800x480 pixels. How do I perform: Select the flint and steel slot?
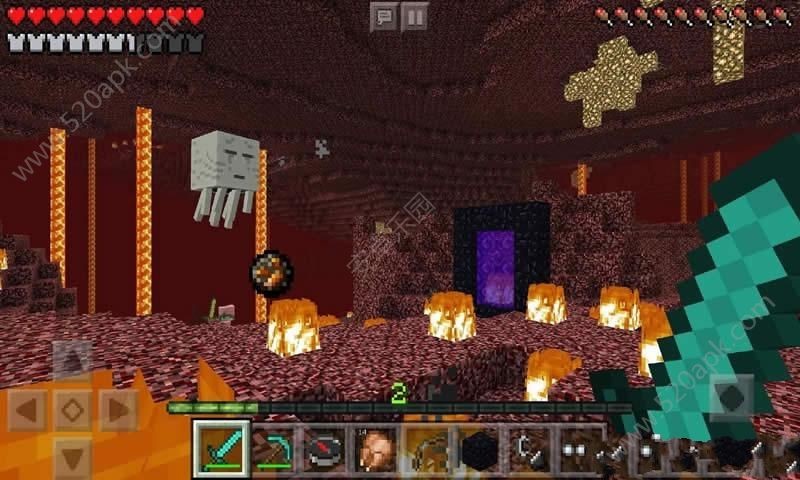[x=531, y=446]
